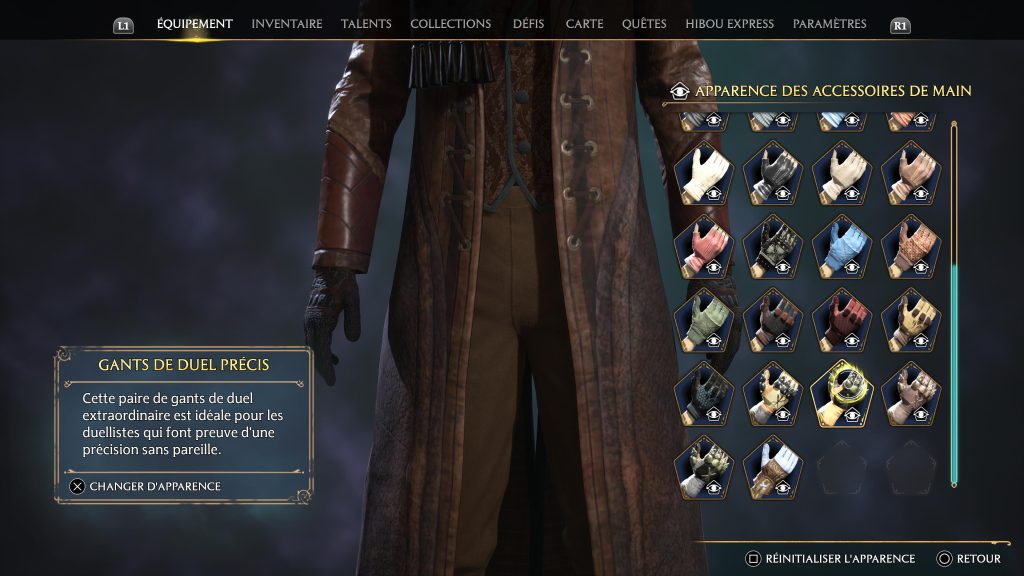Show the Carte tab
This screenshot has height=576, width=1024.
(x=584, y=24)
